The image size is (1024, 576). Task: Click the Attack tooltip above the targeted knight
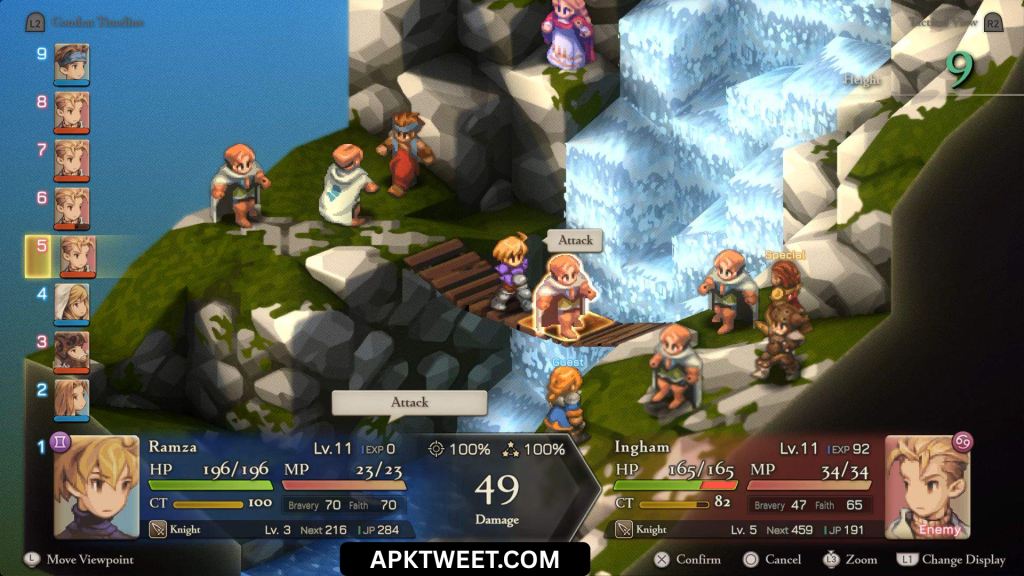point(575,240)
